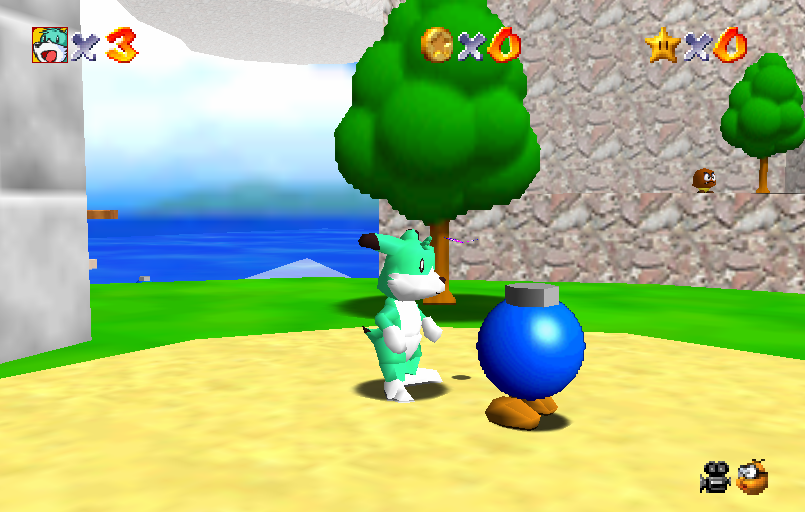The image size is (805, 512).
Task: Select the gold coin counter icon
Action: [x=437, y=44]
